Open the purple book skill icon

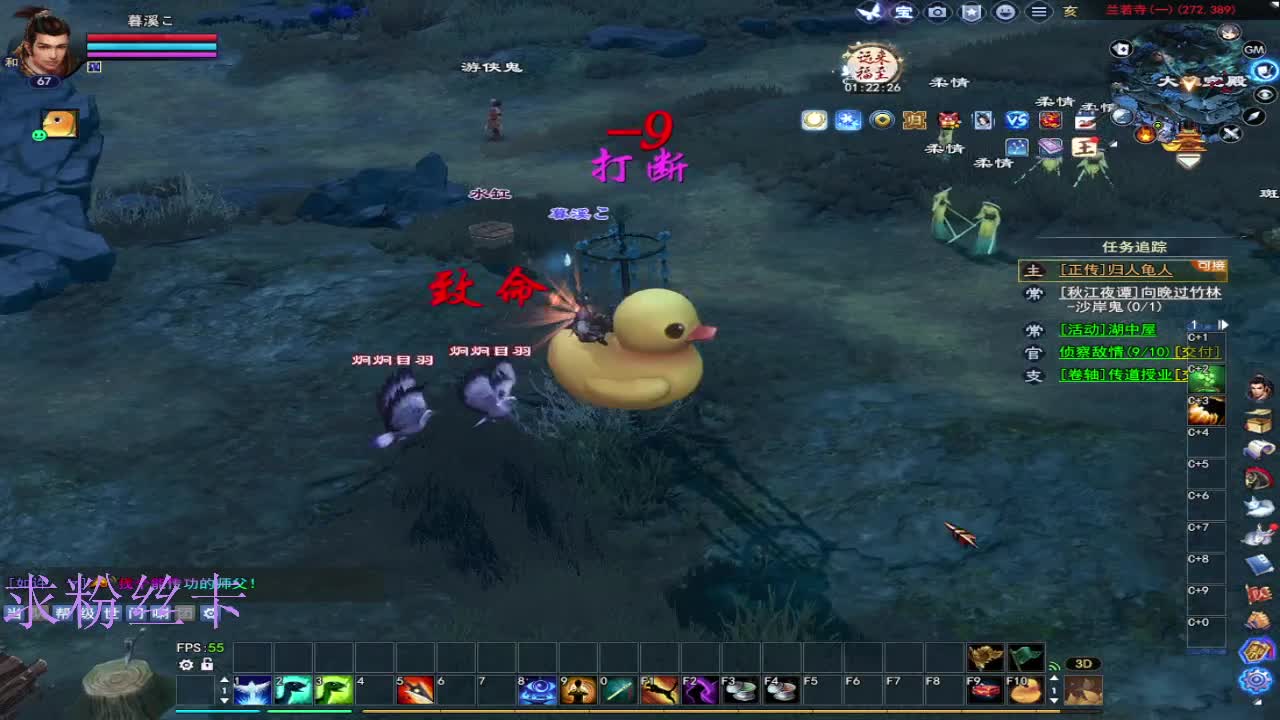tap(1049, 148)
